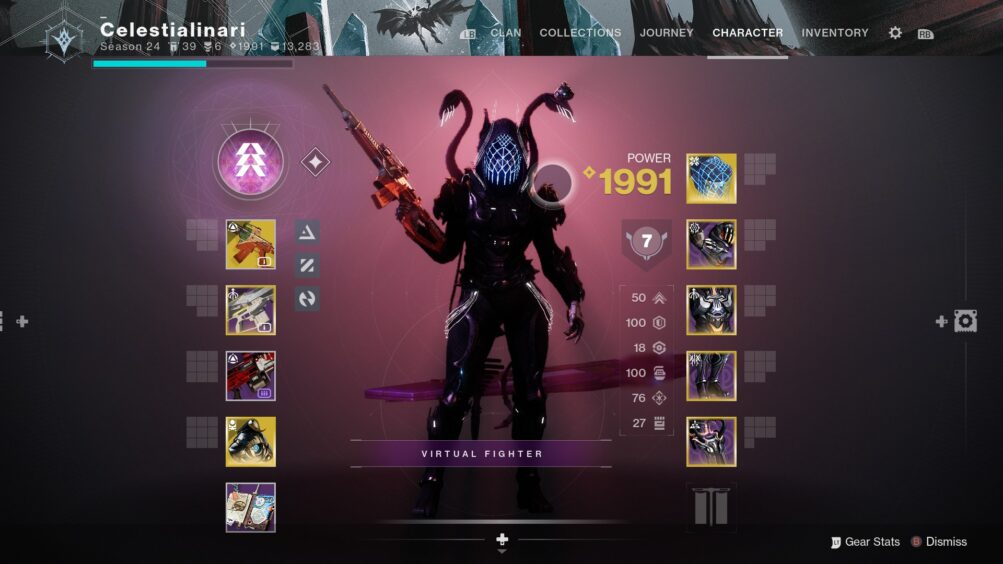This screenshot has width=1003, height=564.
Task: Switch to the Collections tab
Action: click(580, 33)
